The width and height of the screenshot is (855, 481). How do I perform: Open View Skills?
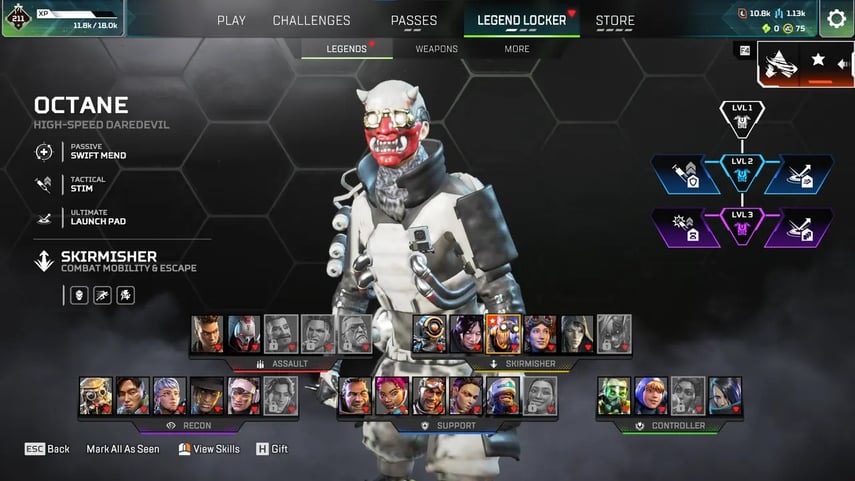coord(209,449)
